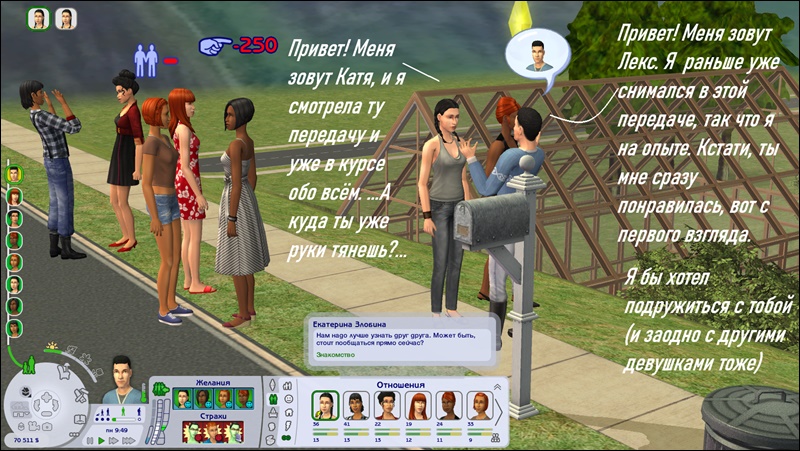Click the active Sim's portrait in the control panel

point(121,378)
